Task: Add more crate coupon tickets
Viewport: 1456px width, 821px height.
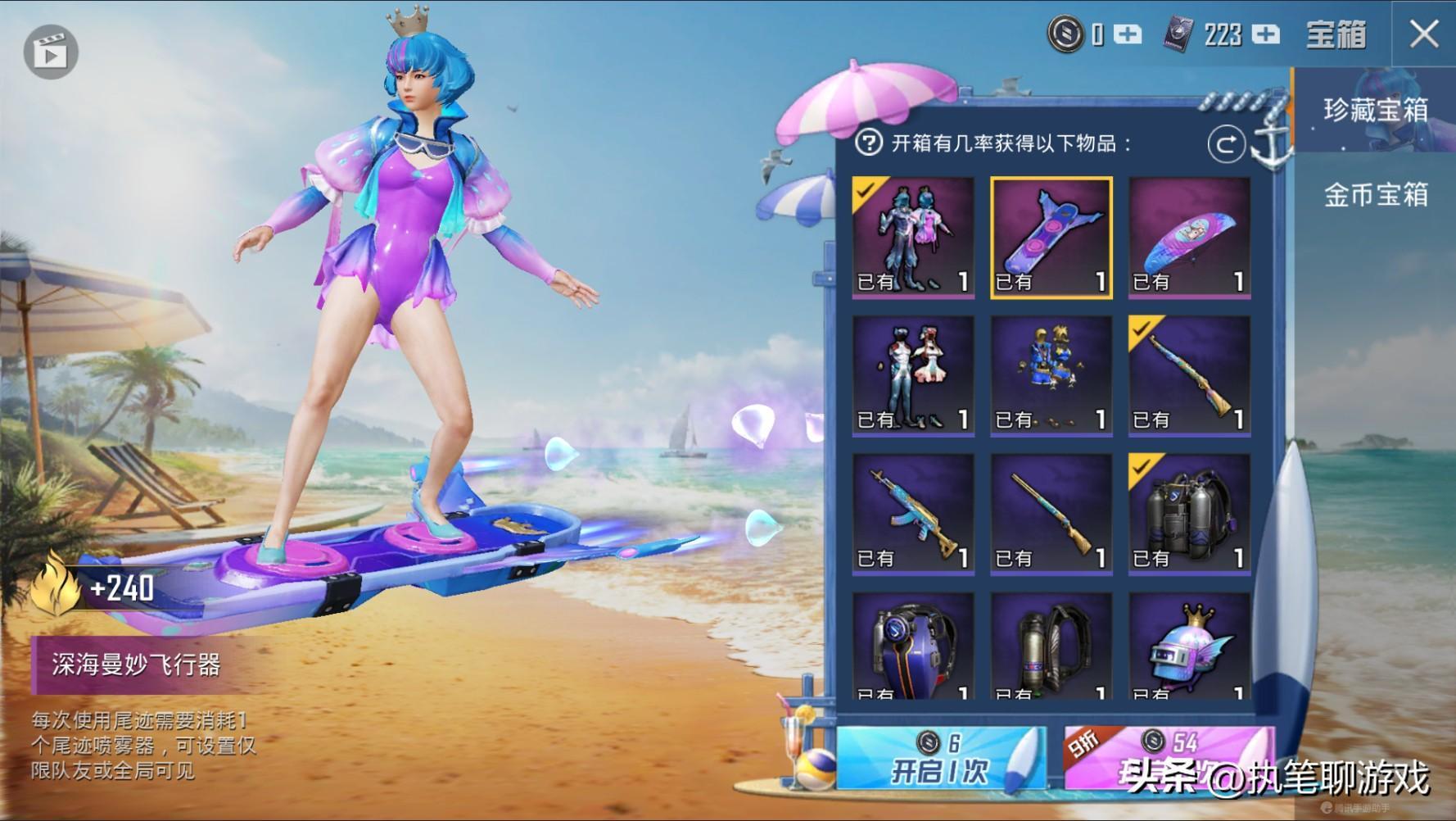Action: pos(1266,34)
